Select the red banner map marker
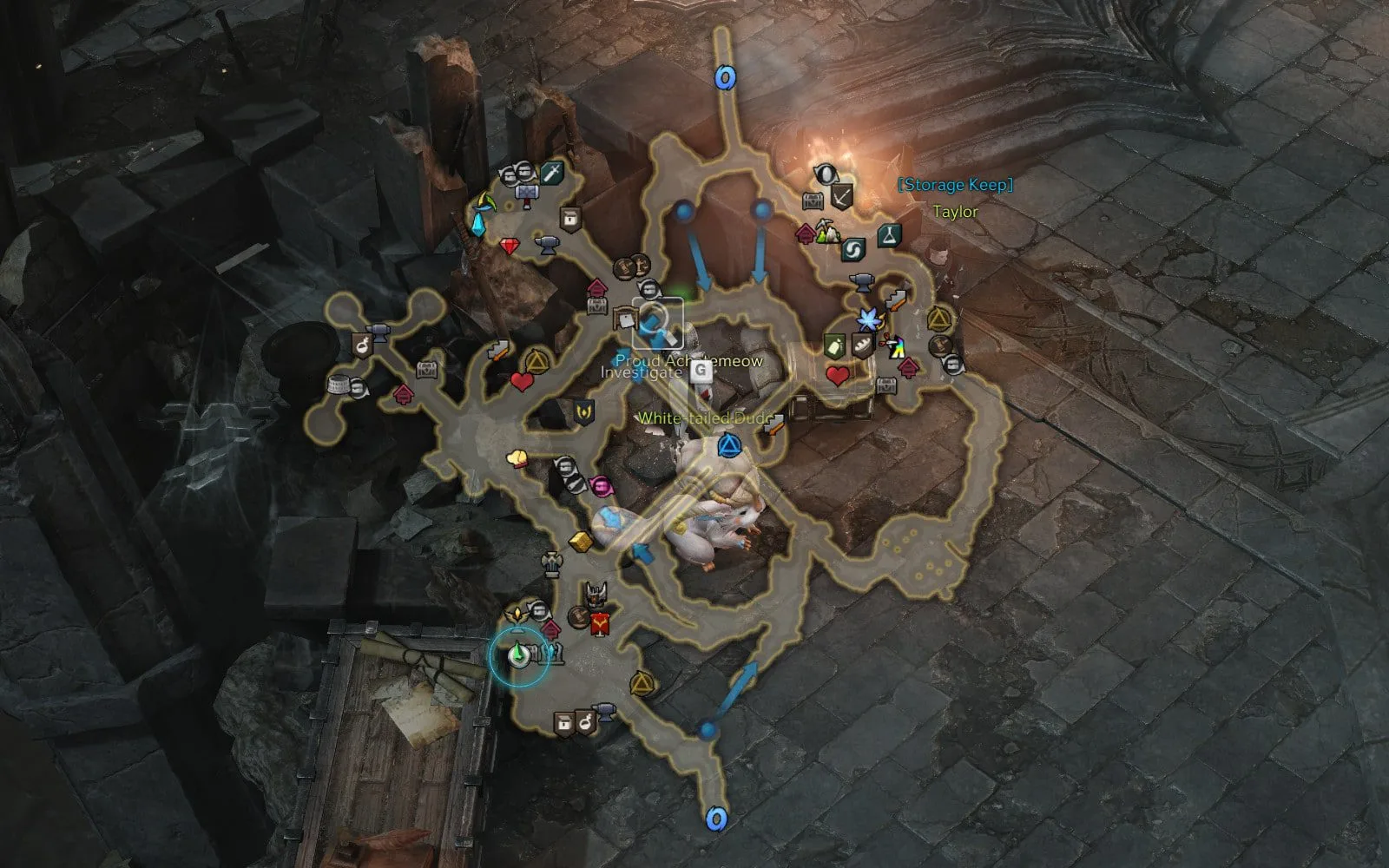Screen dimensions: 1389x868 point(599,623)
